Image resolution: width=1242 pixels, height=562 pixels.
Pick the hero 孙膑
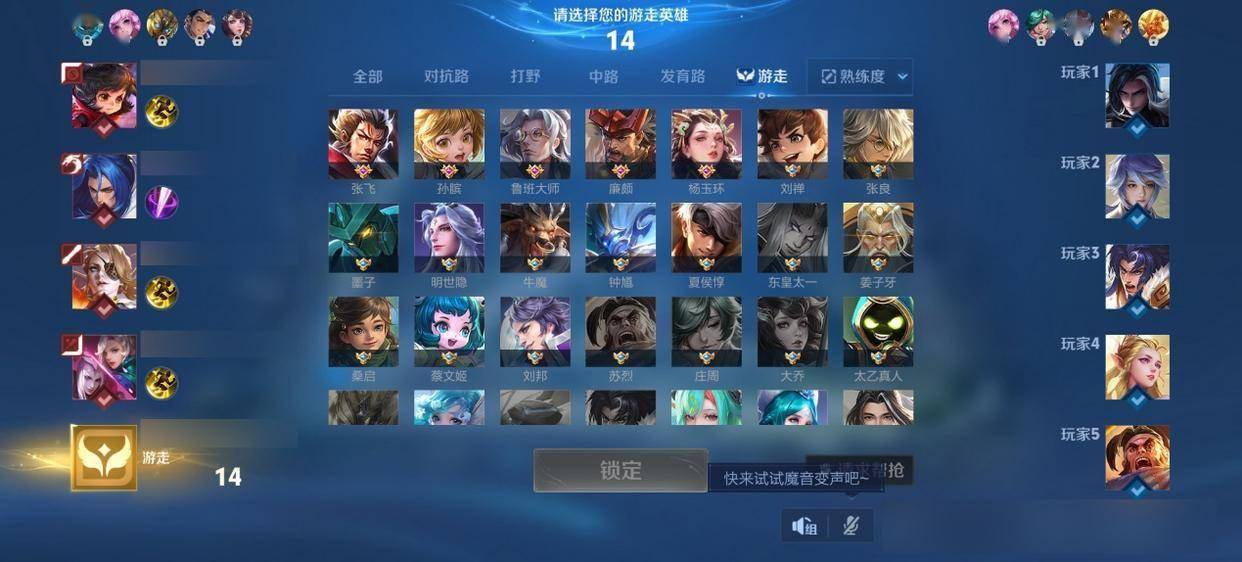coord(449,143)
